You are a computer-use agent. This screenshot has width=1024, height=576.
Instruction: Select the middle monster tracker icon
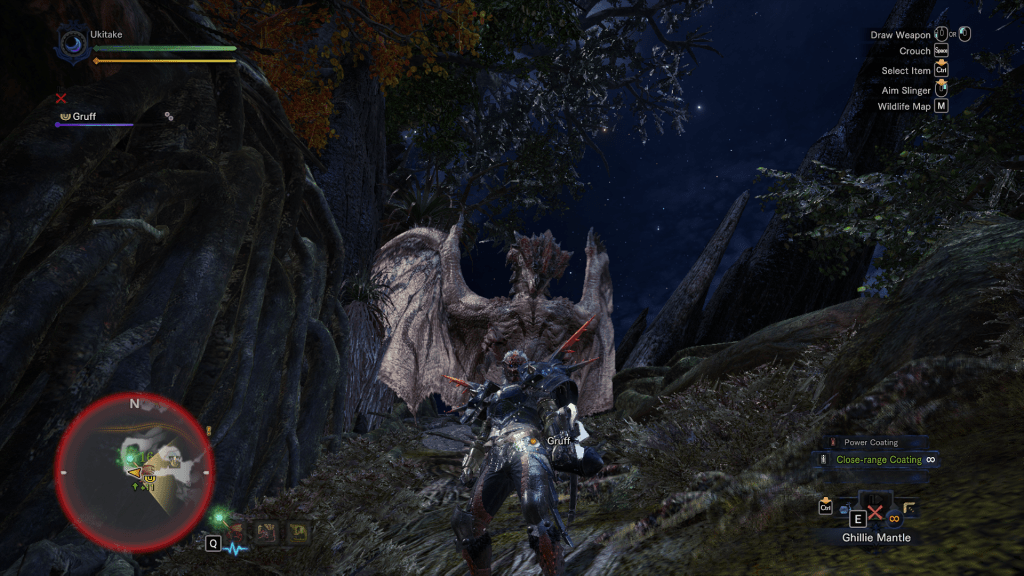[x=268, y=530]
